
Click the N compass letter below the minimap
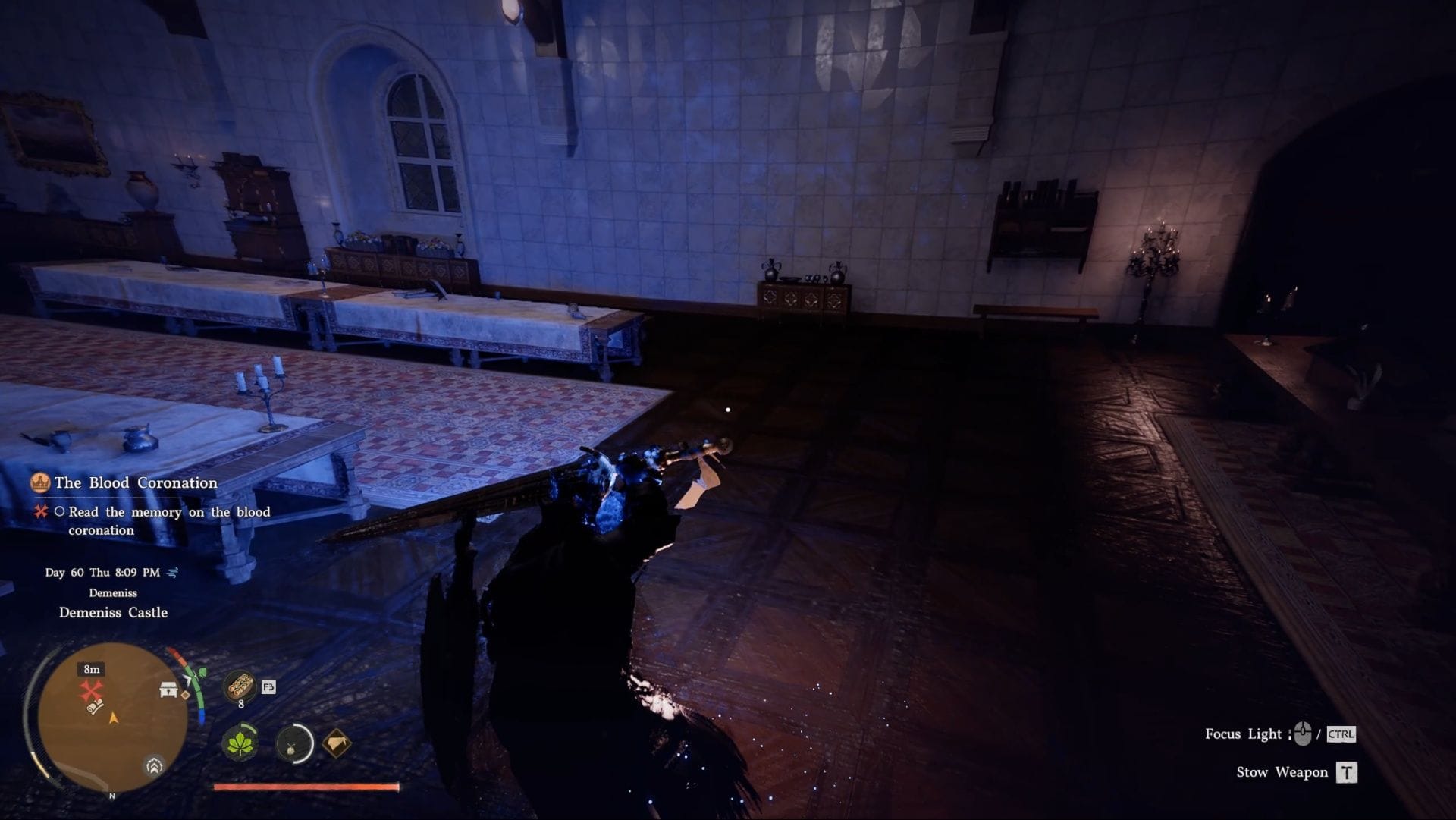tap(112, 796)
